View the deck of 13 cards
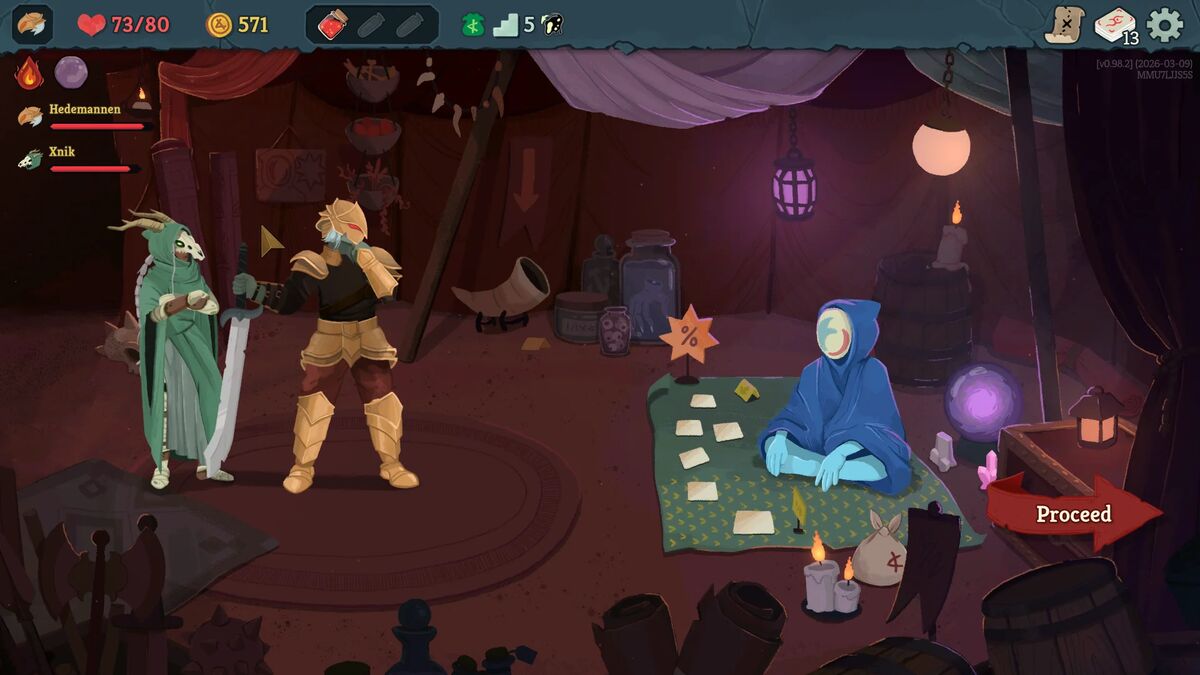The width and height of the screenshot is (1200, 675). coord(1114,25)
